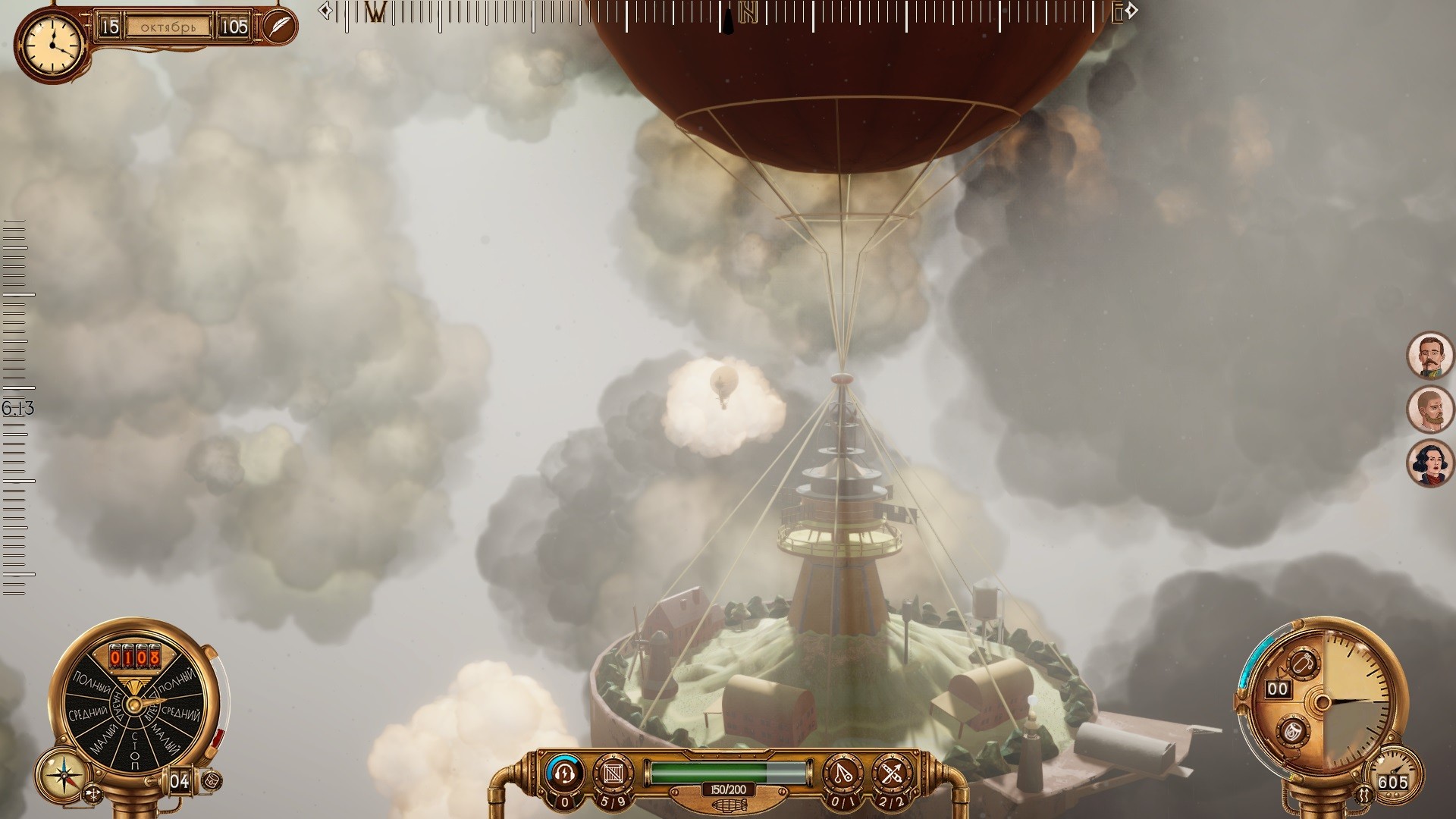Screen dimensions: 1456x819
Task: Open the crossed weapons icon
Action: (892, 773)
